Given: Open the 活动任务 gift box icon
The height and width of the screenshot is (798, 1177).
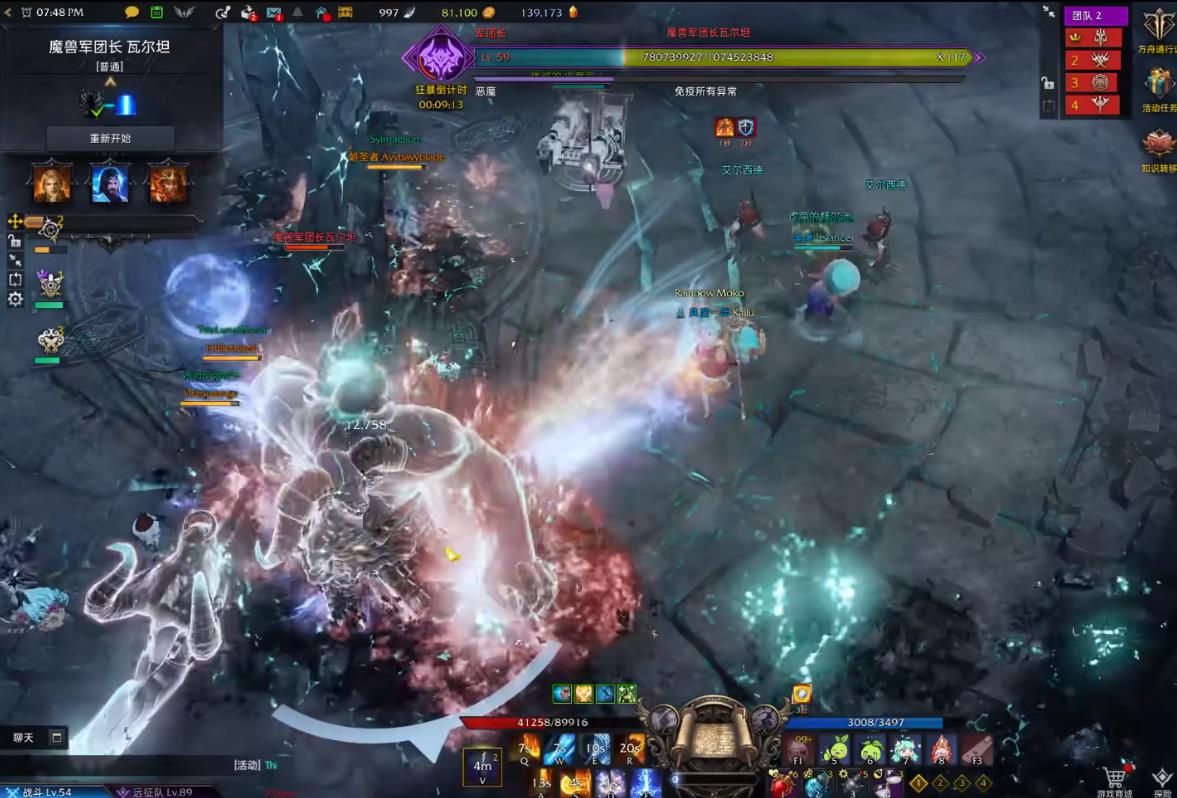Looking at the screenshot, I should point(1160,84).
